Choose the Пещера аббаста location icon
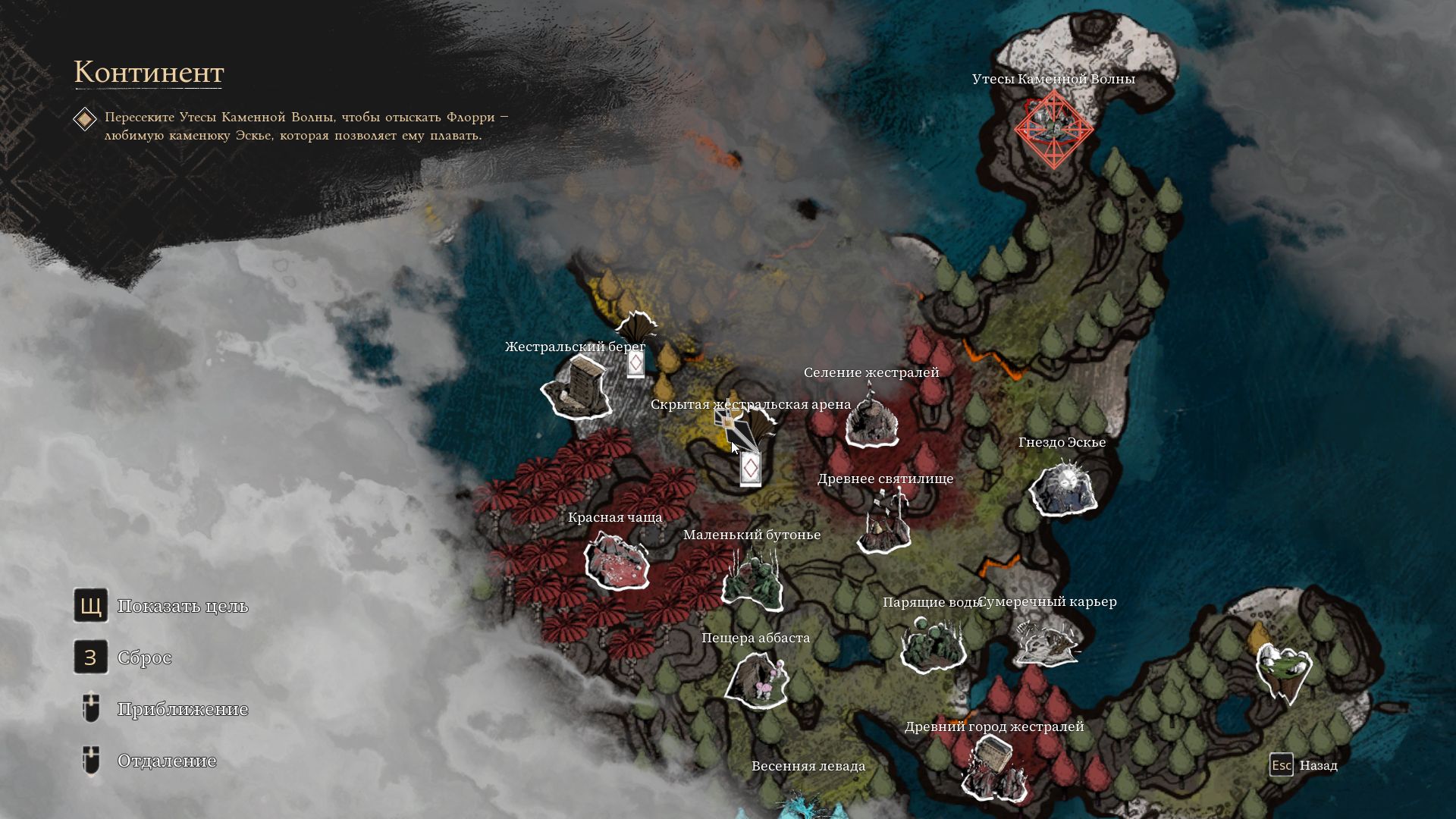This screenshot has width=1456, height=819. click(756, 678)
